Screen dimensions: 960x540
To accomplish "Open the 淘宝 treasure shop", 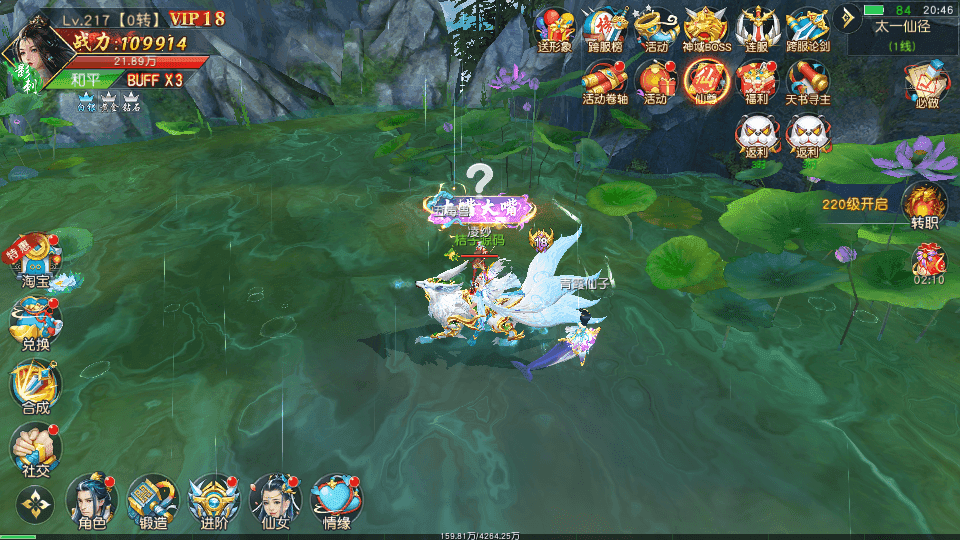I will pos(35,260).
